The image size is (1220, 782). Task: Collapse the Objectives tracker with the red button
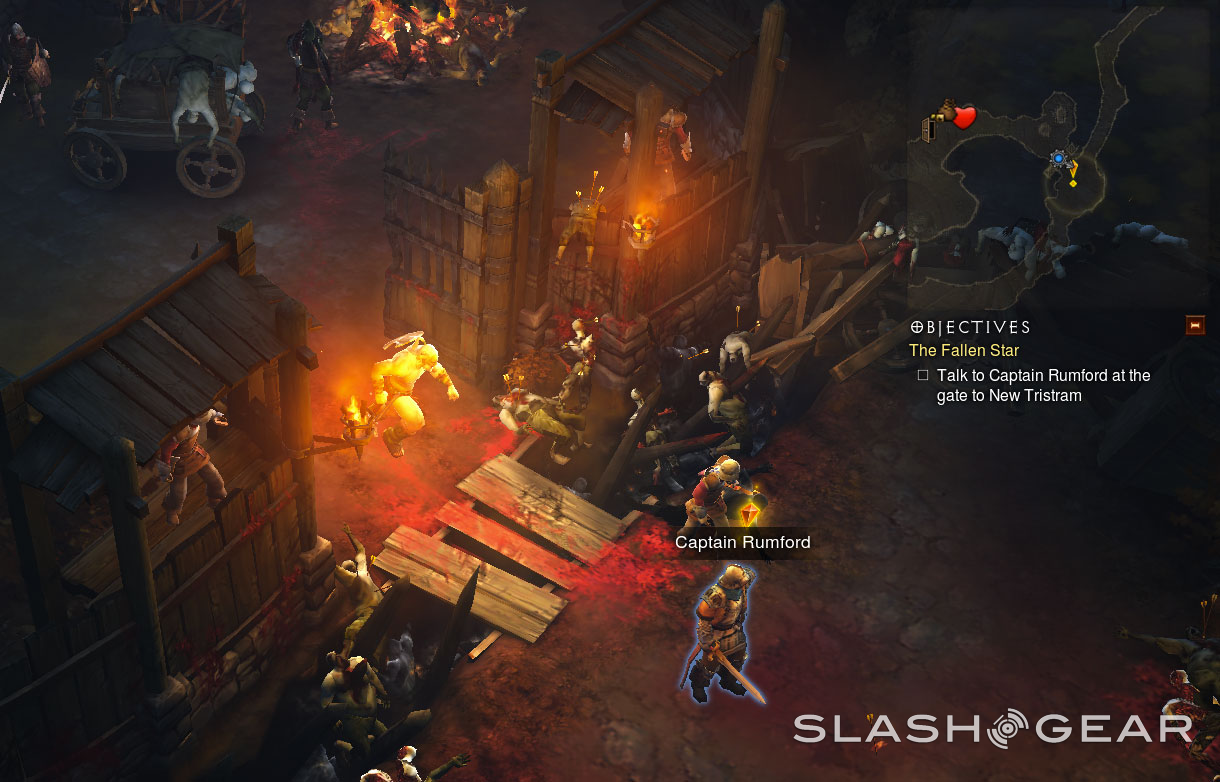pyautogui.click(x=1194, y=325)
